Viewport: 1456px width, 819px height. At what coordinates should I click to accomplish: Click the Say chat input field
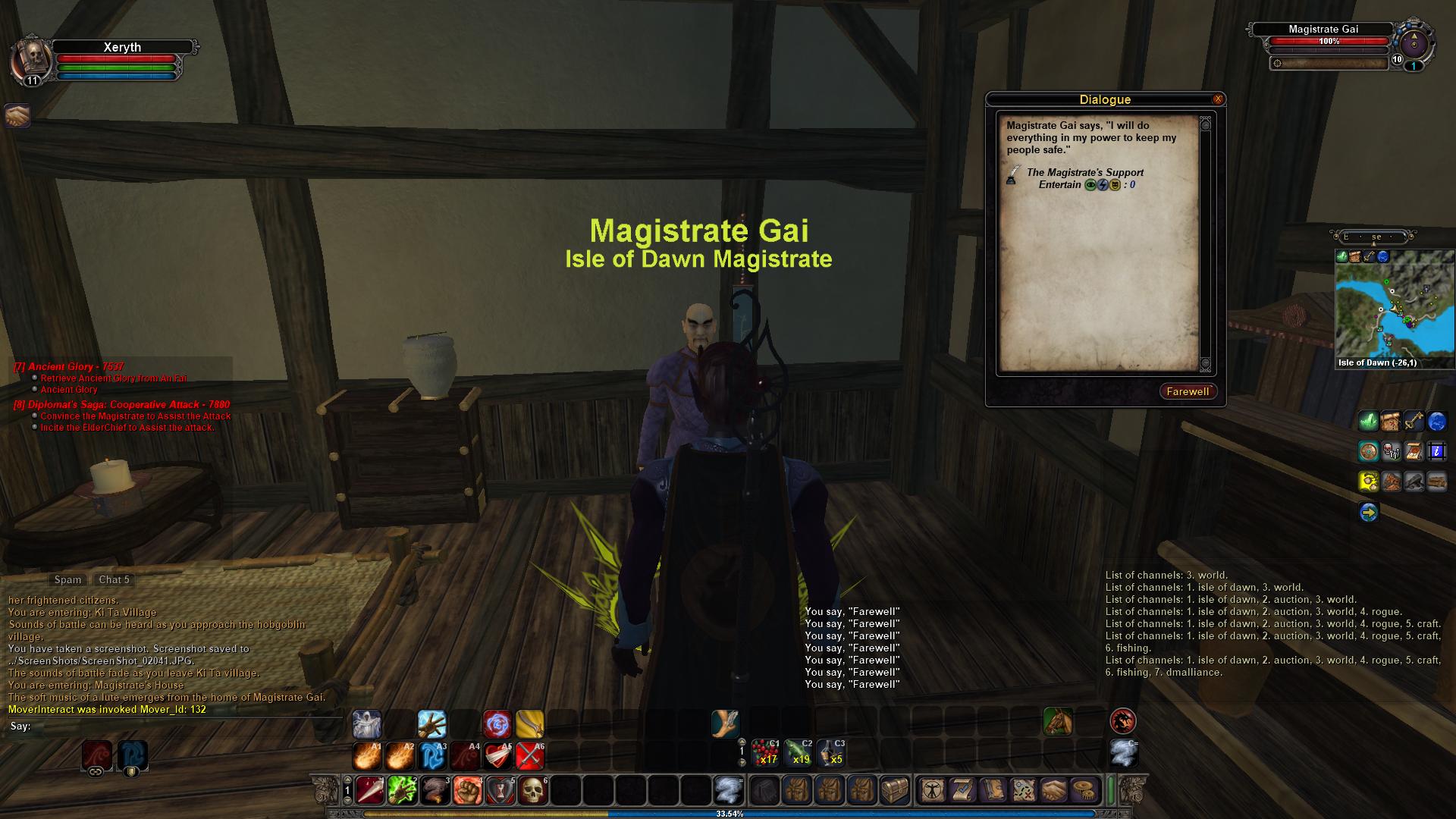(182, 726)
